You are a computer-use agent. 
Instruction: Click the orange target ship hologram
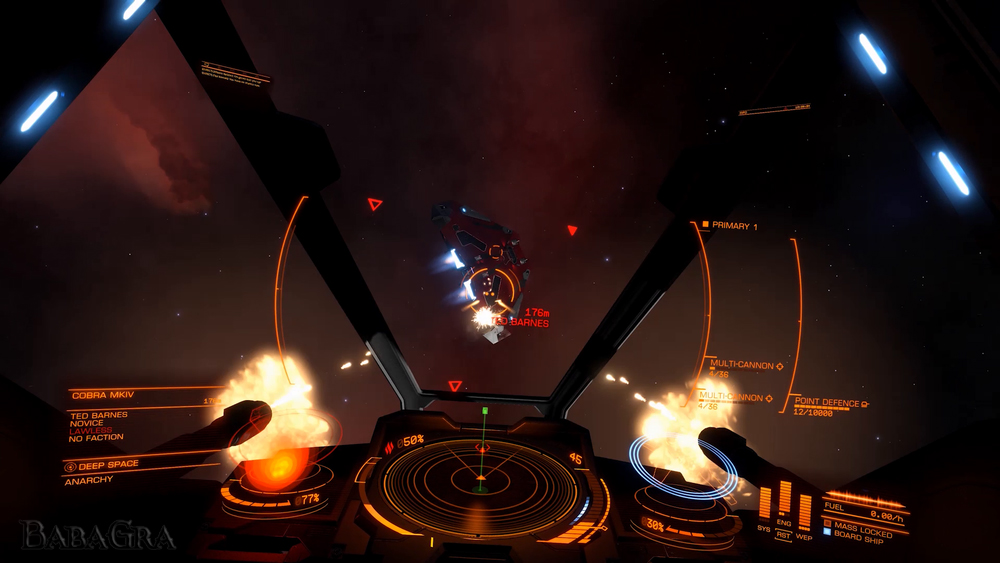pyautogui.click(x=277, y=459)
